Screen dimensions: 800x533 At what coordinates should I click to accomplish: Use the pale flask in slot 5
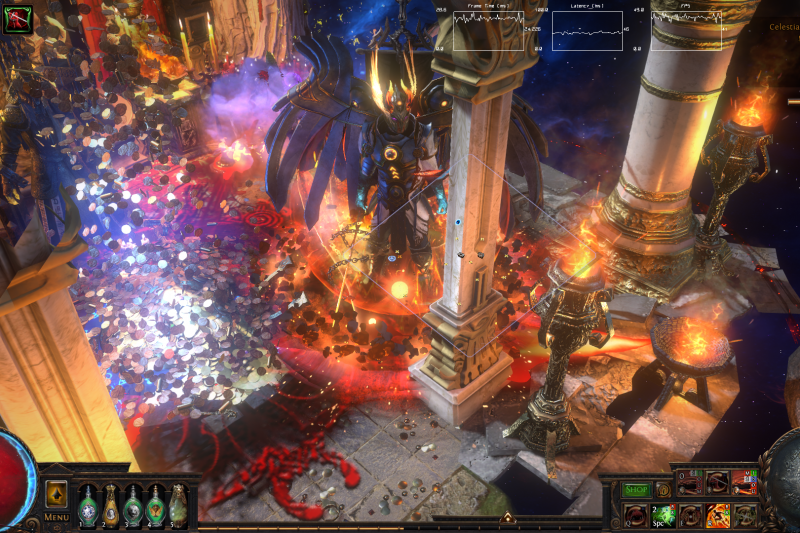(178, 504)
